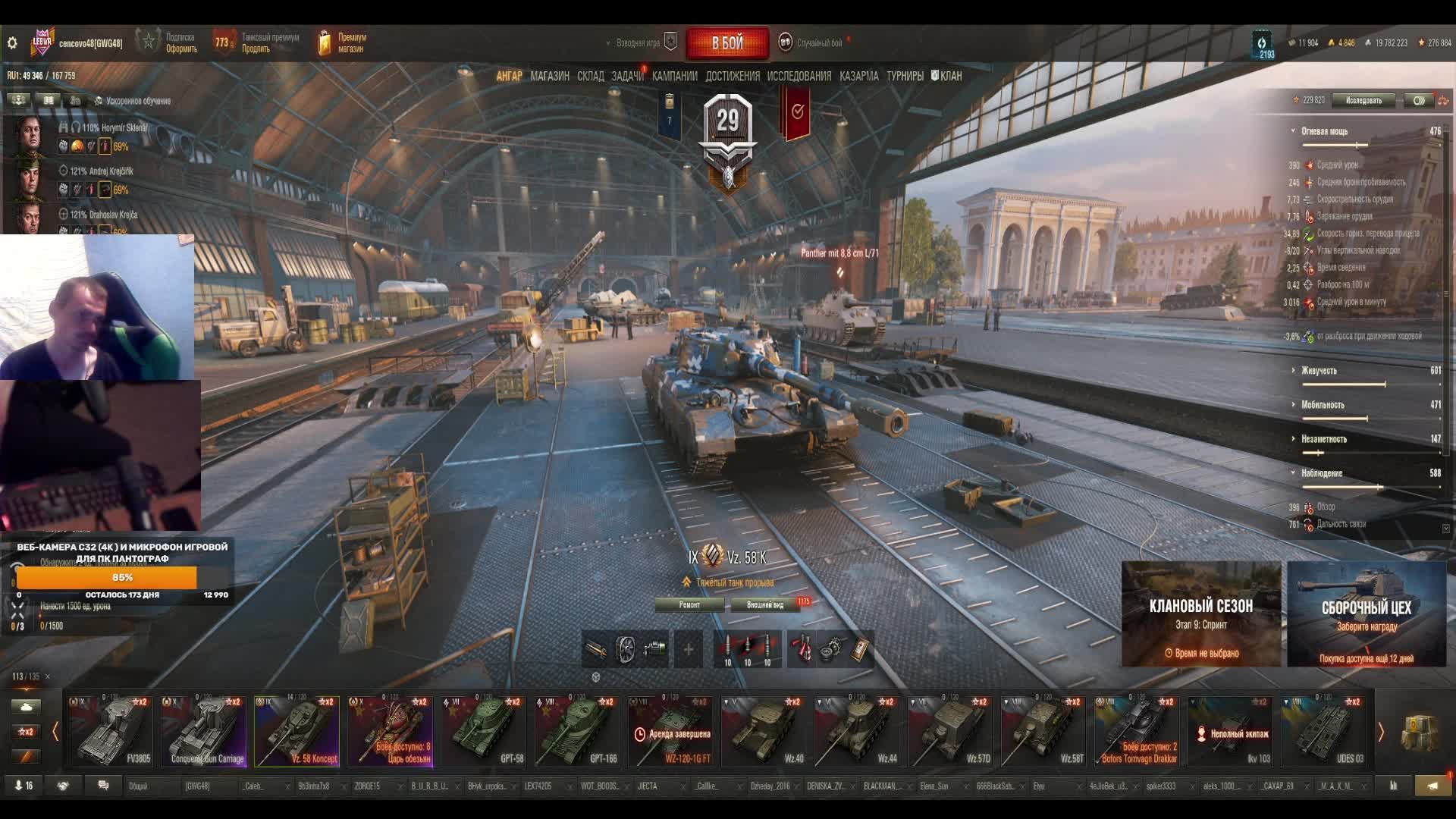Switch to the КАЗАРМА barracks tab
Image resolution: width=1456 pixels, height=819 pixels.
click(x=858, y=76)
